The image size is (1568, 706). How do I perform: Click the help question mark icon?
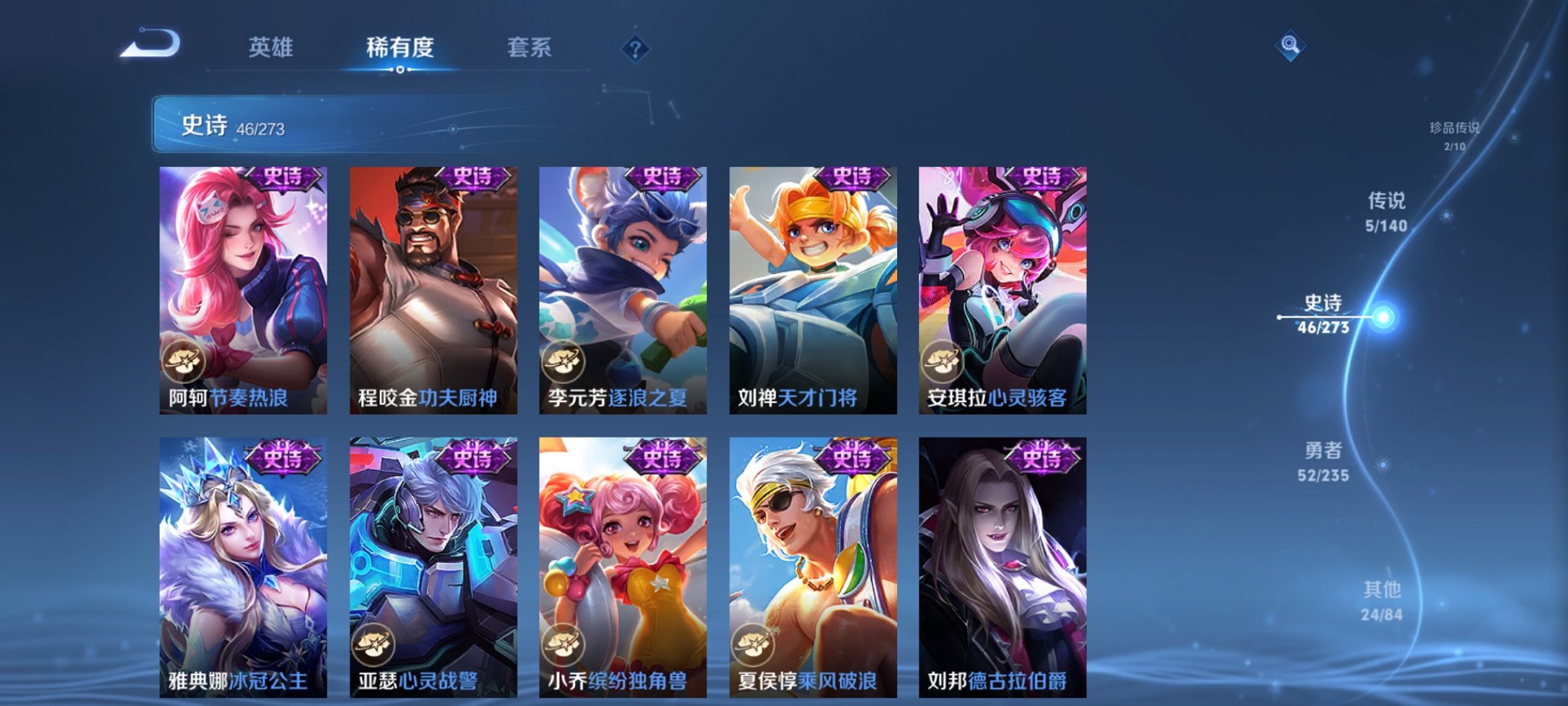point(634,49)
